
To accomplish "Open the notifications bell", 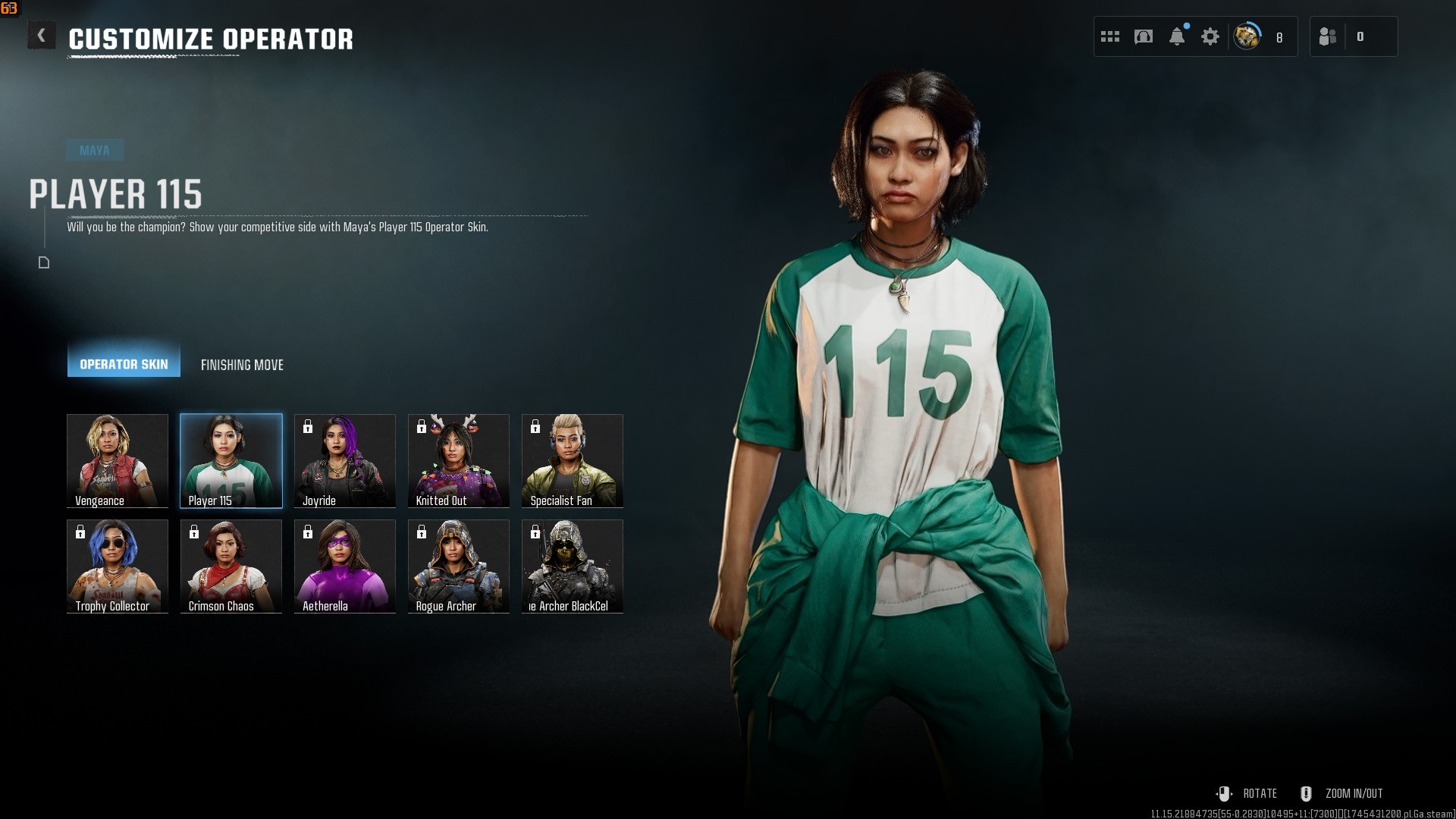I will pos(1177,36).
